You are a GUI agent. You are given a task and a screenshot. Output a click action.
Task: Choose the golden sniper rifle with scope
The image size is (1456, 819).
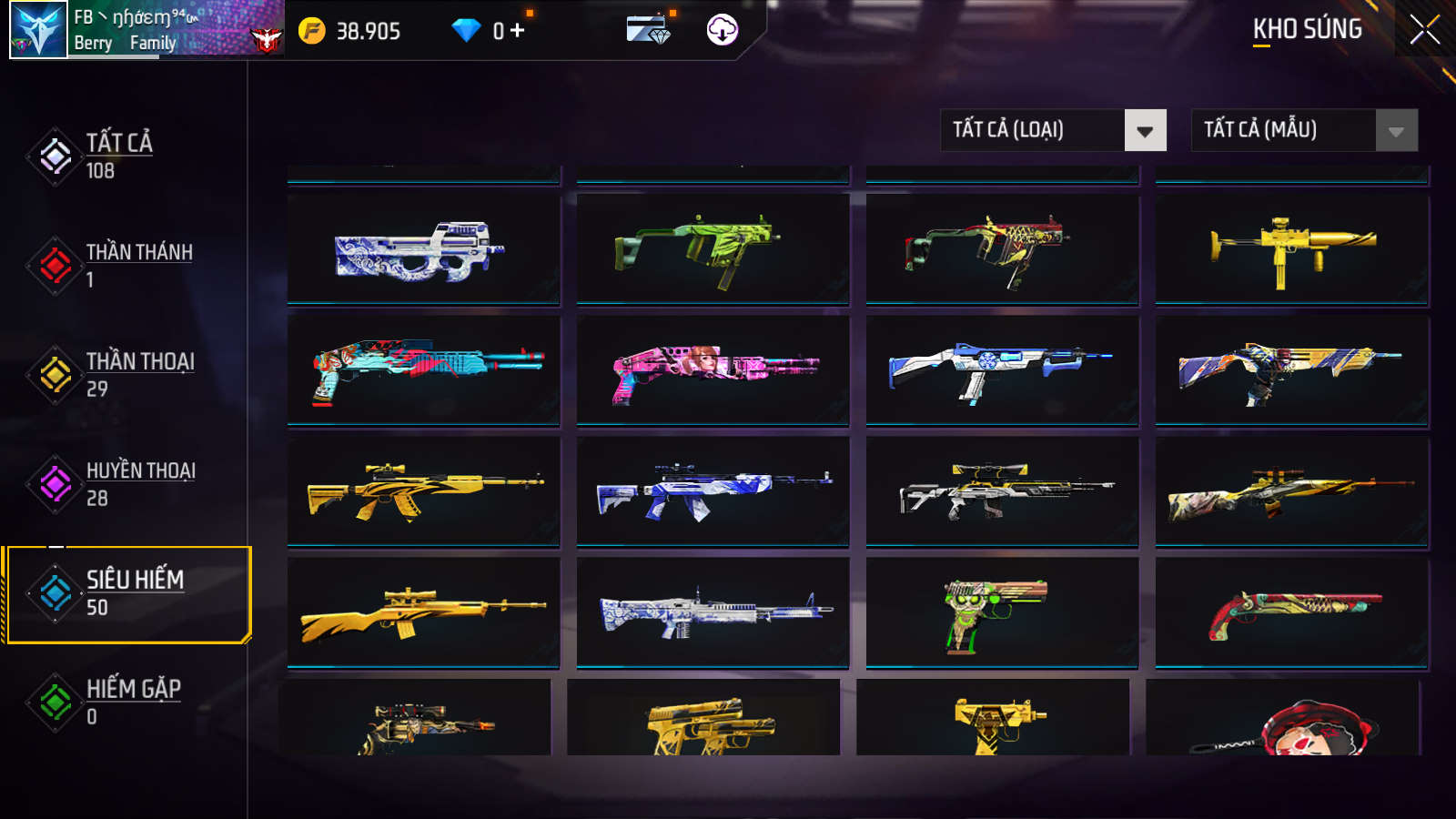423,613
